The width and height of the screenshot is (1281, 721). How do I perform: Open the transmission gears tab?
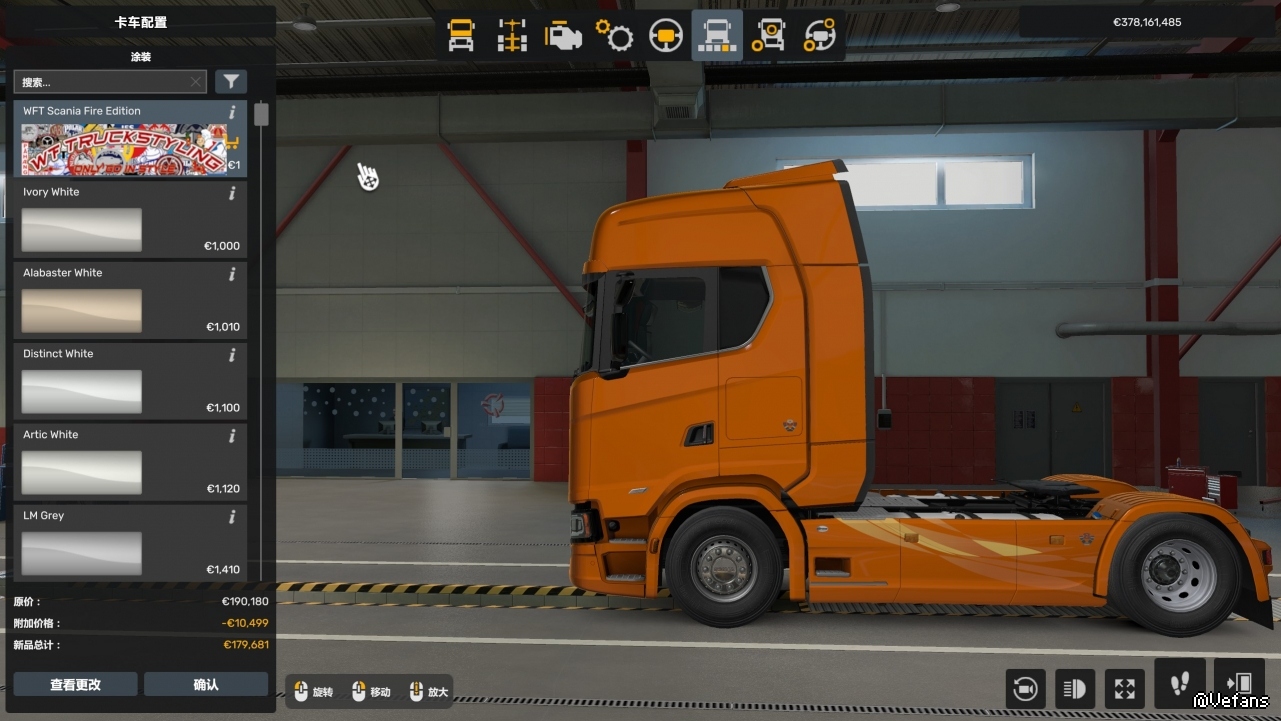(x=614, y=36)
